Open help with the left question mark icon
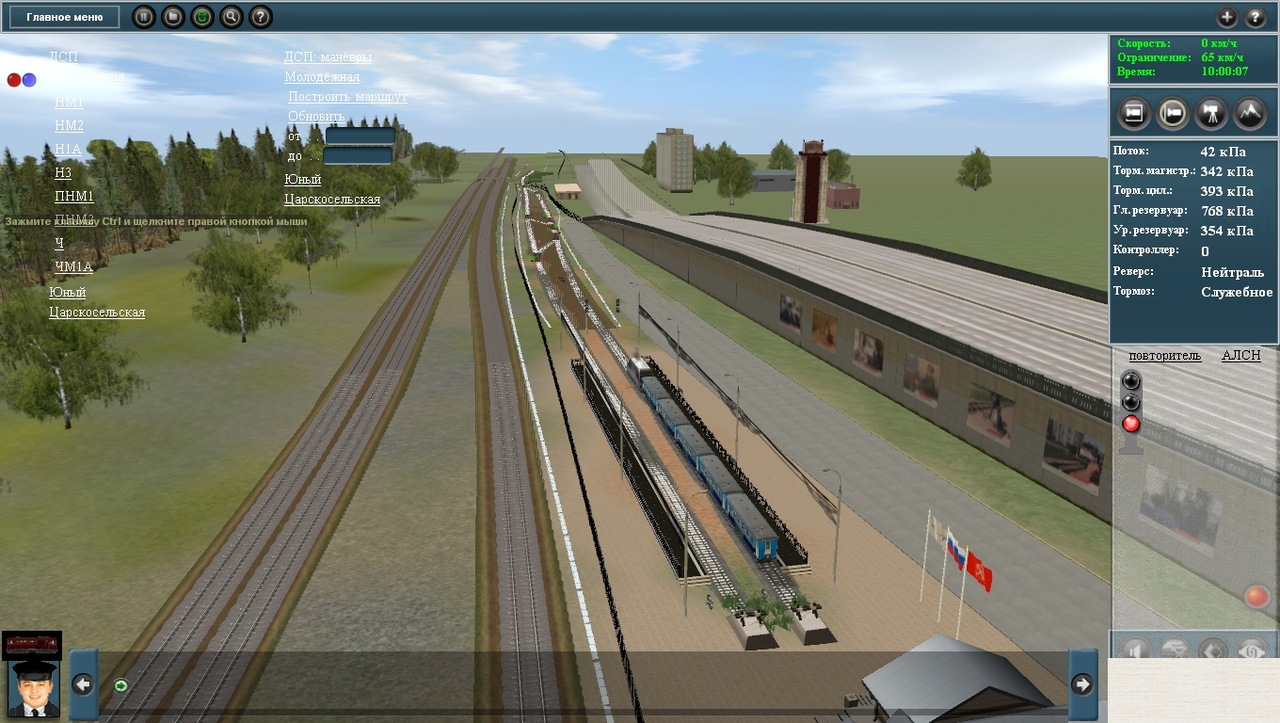This screenshot has height=723, width=1280. click(x=260, y=17)
